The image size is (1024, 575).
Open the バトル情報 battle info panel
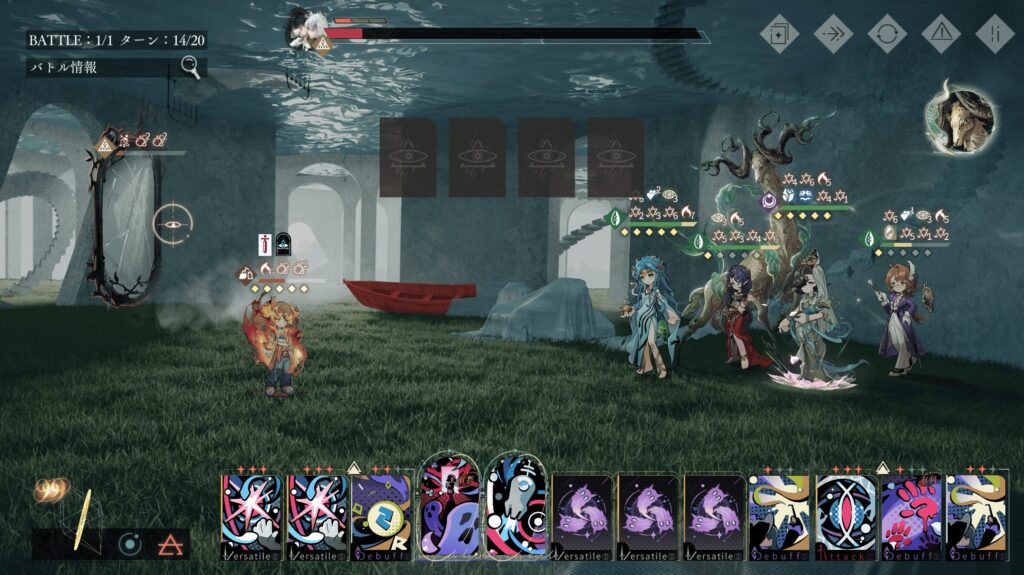pyautogui.click(x=116, y=68)
